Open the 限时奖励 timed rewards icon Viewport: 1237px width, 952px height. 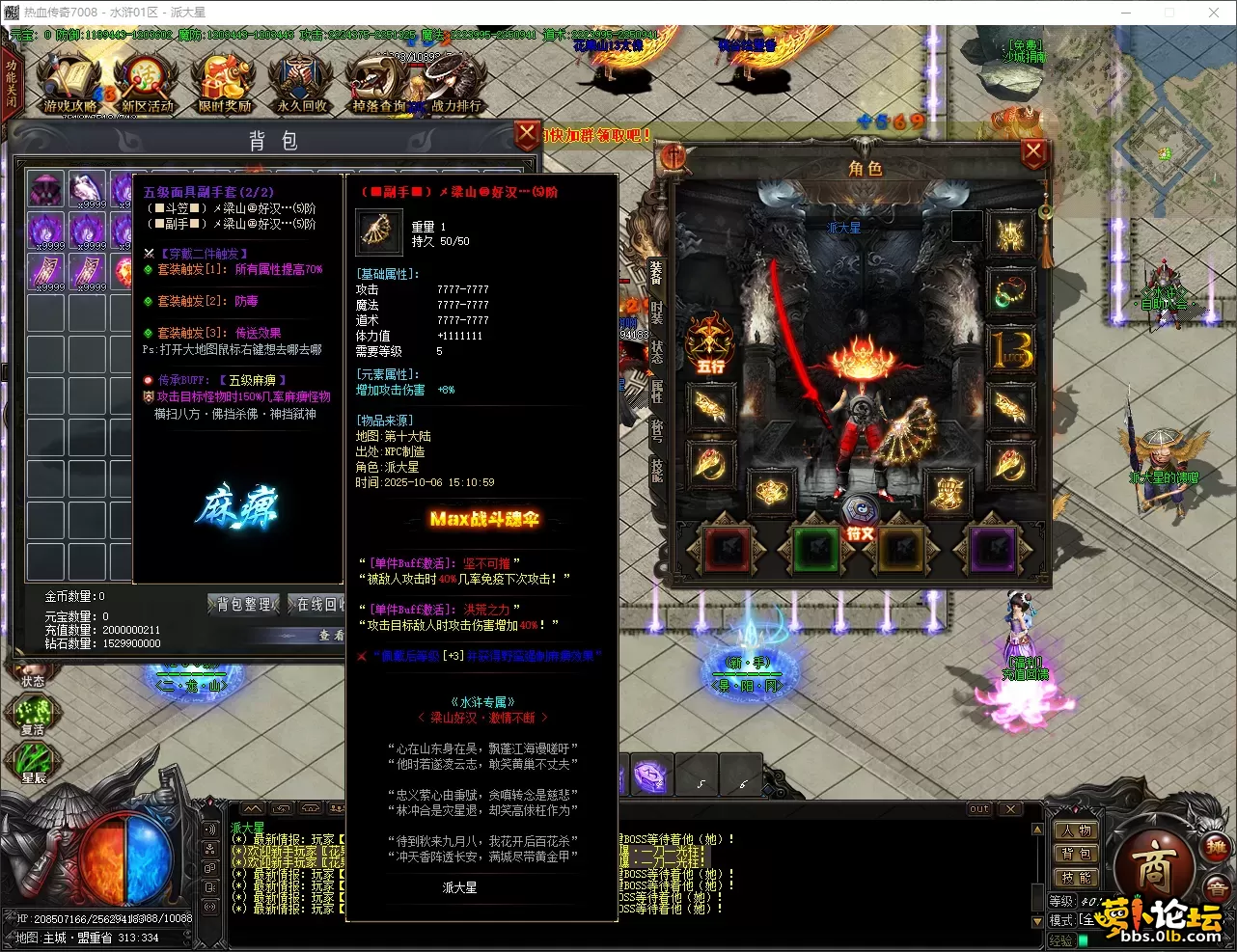(224, 85)
